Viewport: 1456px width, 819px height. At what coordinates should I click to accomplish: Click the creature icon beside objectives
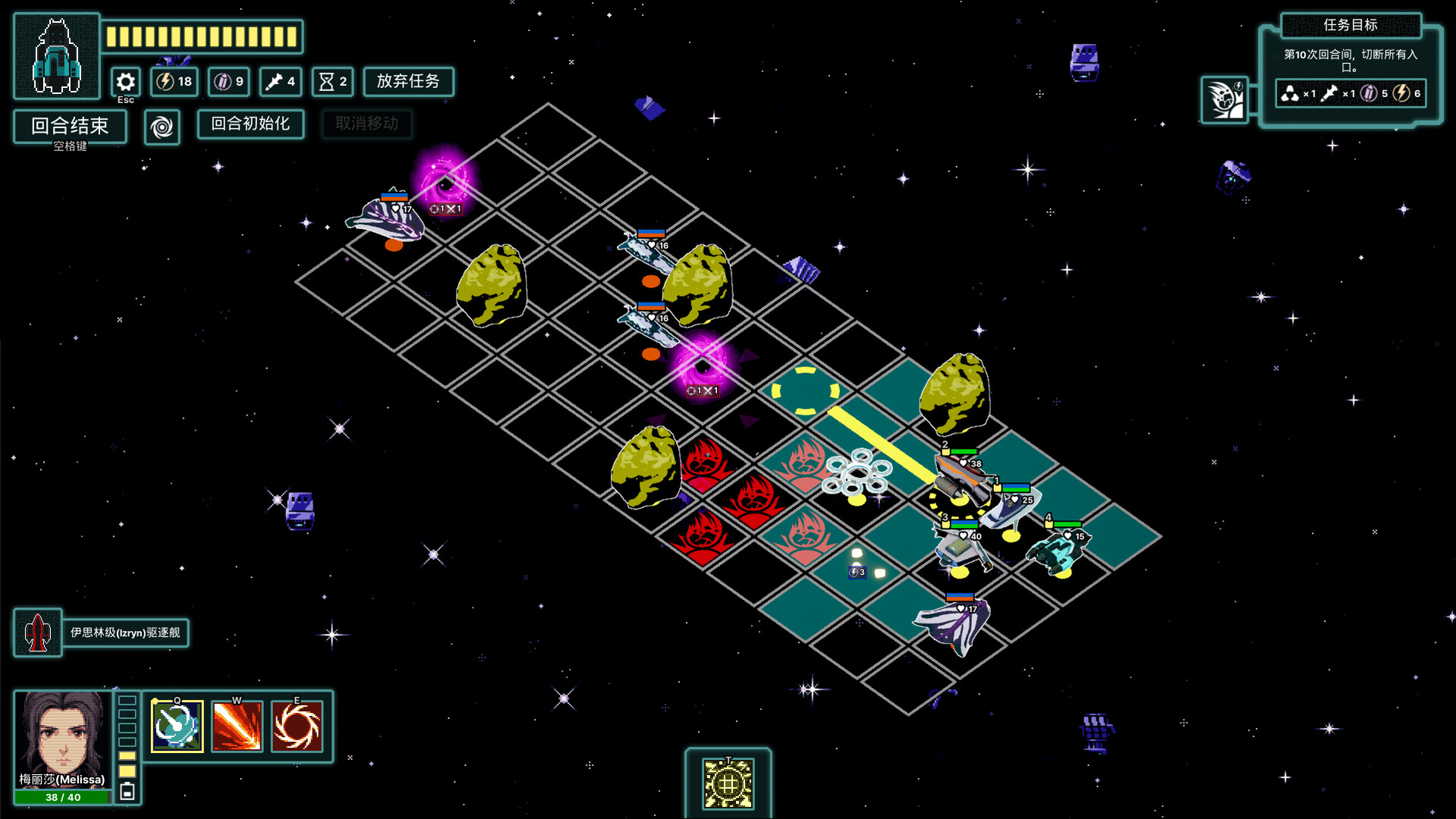[1225, 100]
